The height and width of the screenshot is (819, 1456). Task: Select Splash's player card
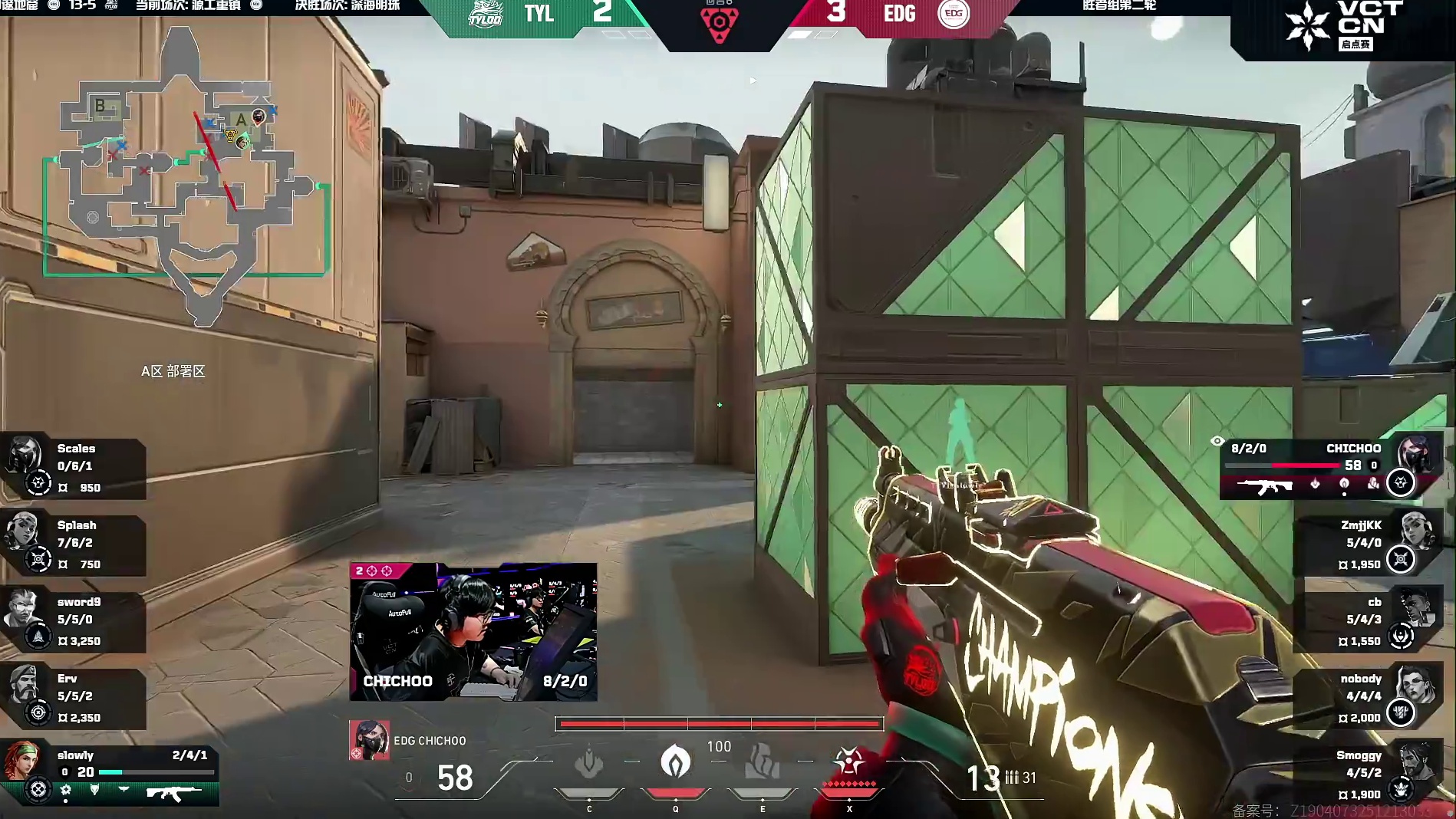74,544
